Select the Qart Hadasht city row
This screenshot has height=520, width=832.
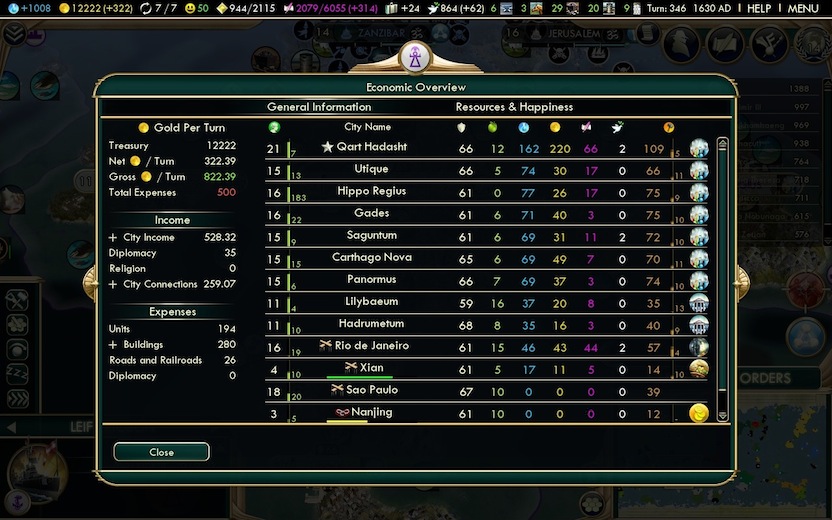[x=371, y=148]
